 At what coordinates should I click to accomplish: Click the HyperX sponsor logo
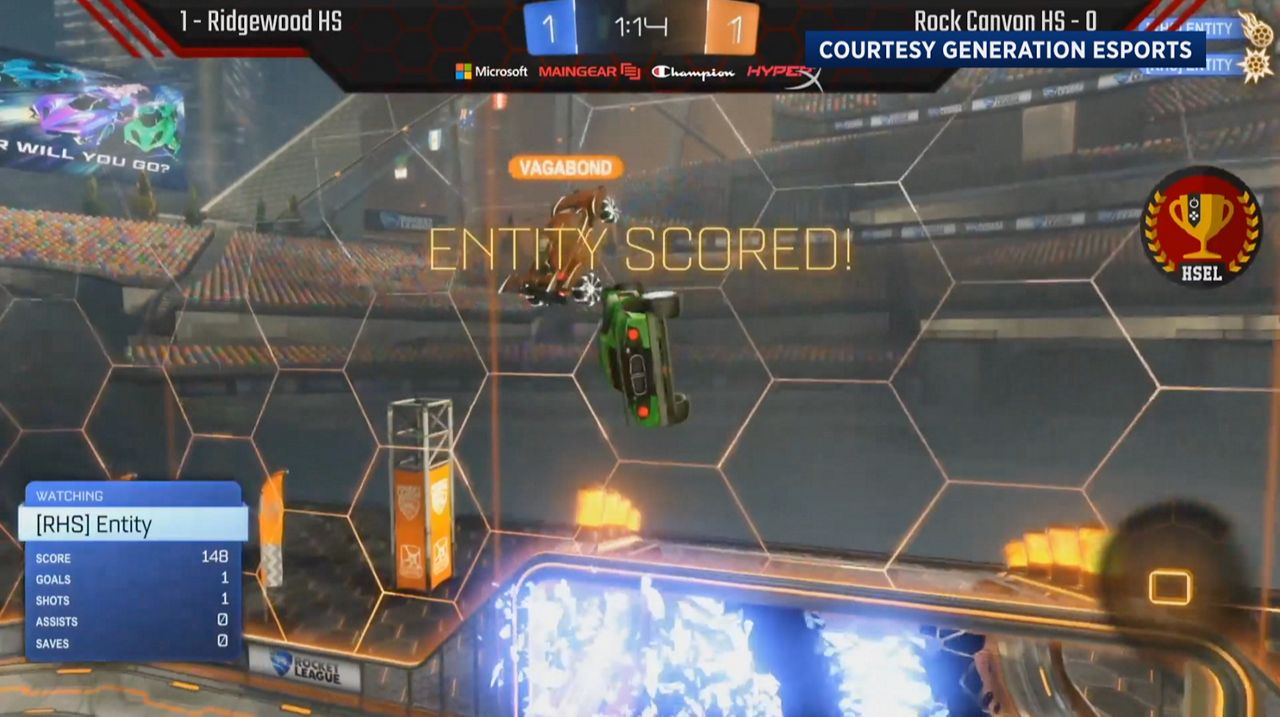point(783,72)
